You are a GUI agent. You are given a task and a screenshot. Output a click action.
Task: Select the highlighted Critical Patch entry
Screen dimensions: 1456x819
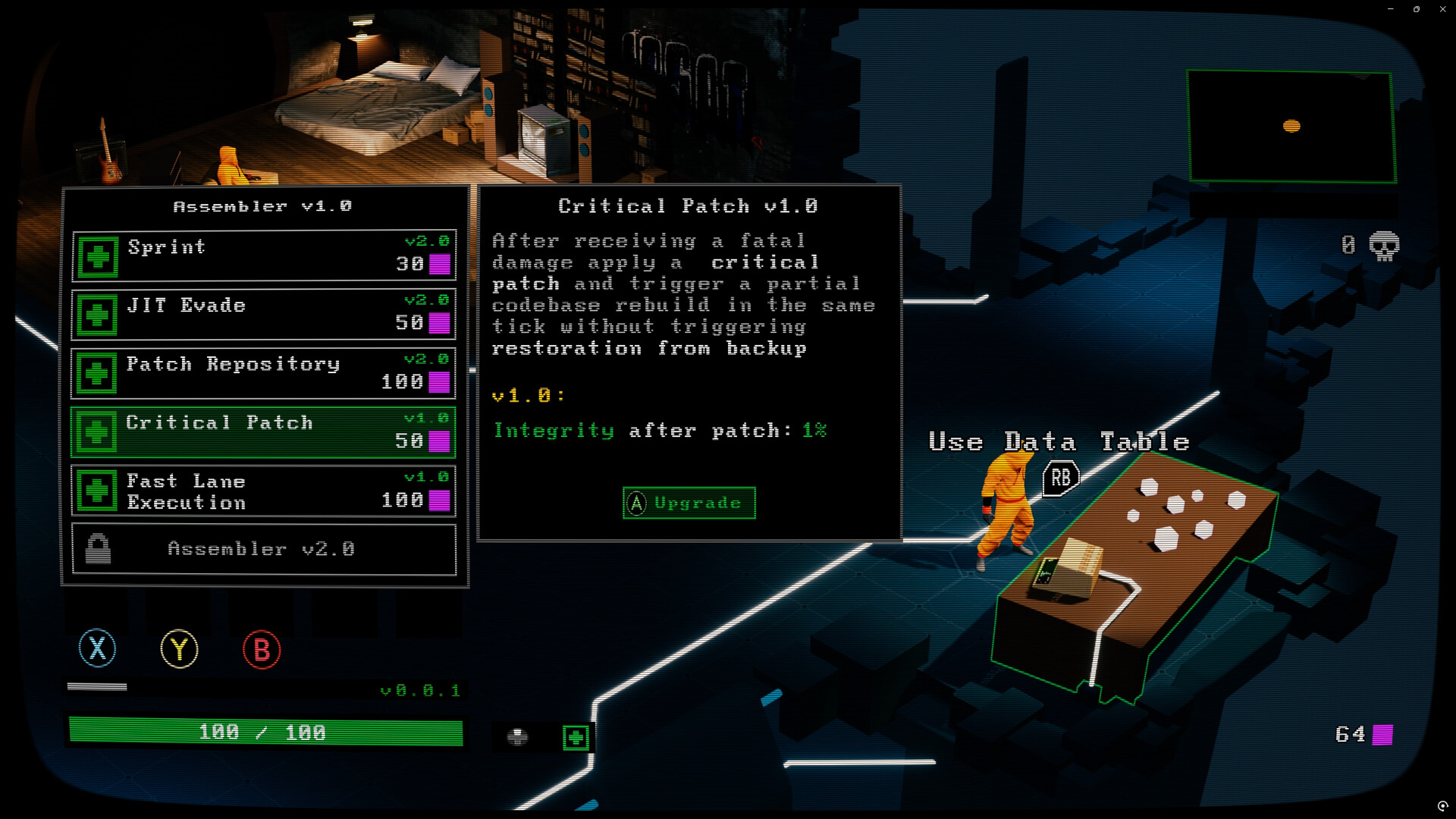pyautogui.click(x=264, y=432)
